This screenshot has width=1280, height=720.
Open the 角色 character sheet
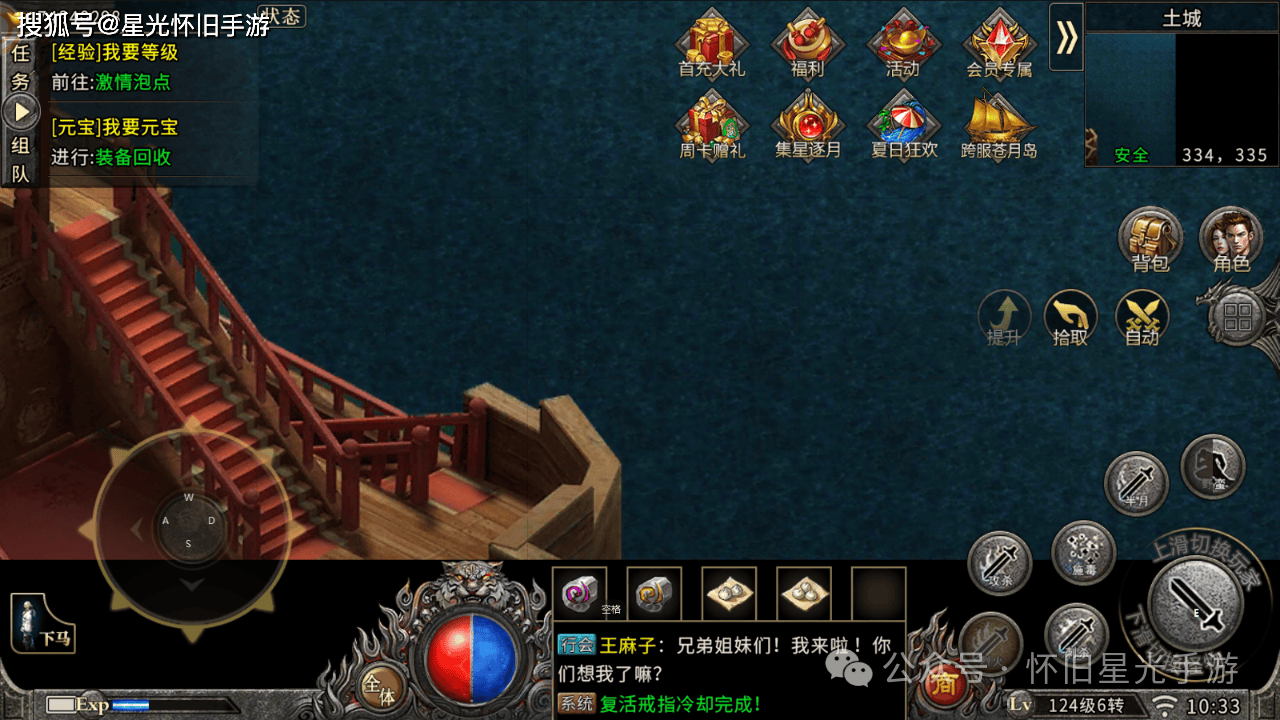click(x=1231, y=240)
